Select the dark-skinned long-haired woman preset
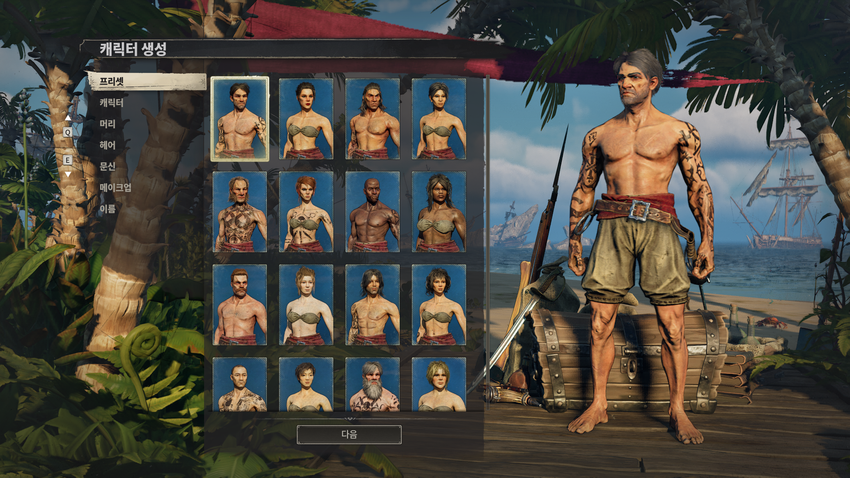The image size is (850, 478). 439,212
